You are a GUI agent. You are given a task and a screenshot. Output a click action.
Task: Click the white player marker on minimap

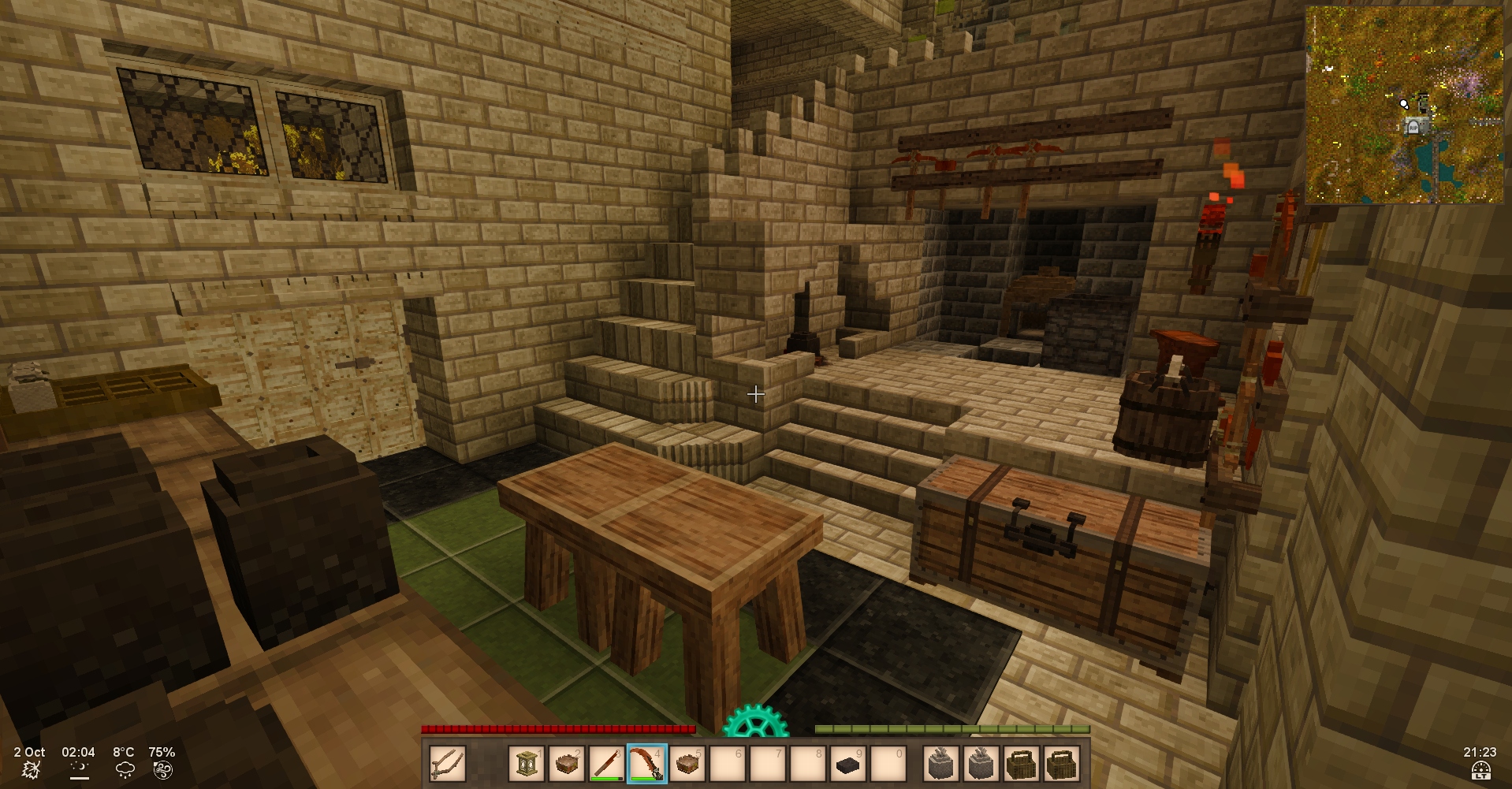tap(1404, 103)
